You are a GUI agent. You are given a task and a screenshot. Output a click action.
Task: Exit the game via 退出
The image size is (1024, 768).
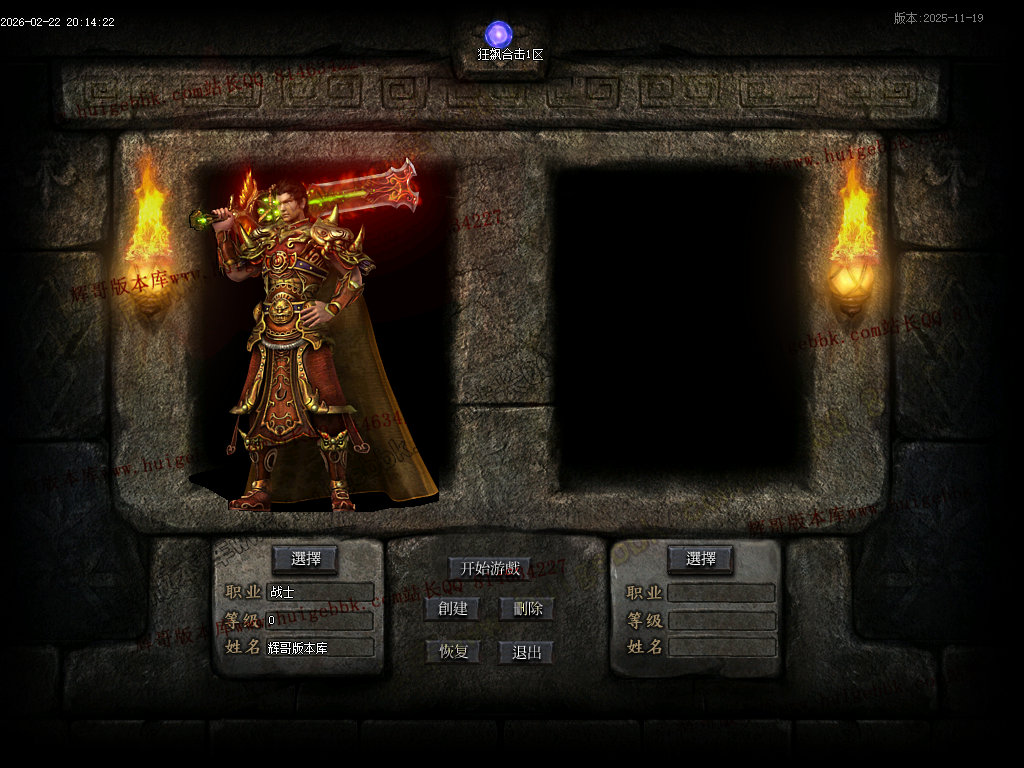pyautogui.click(x=526, y=652)
